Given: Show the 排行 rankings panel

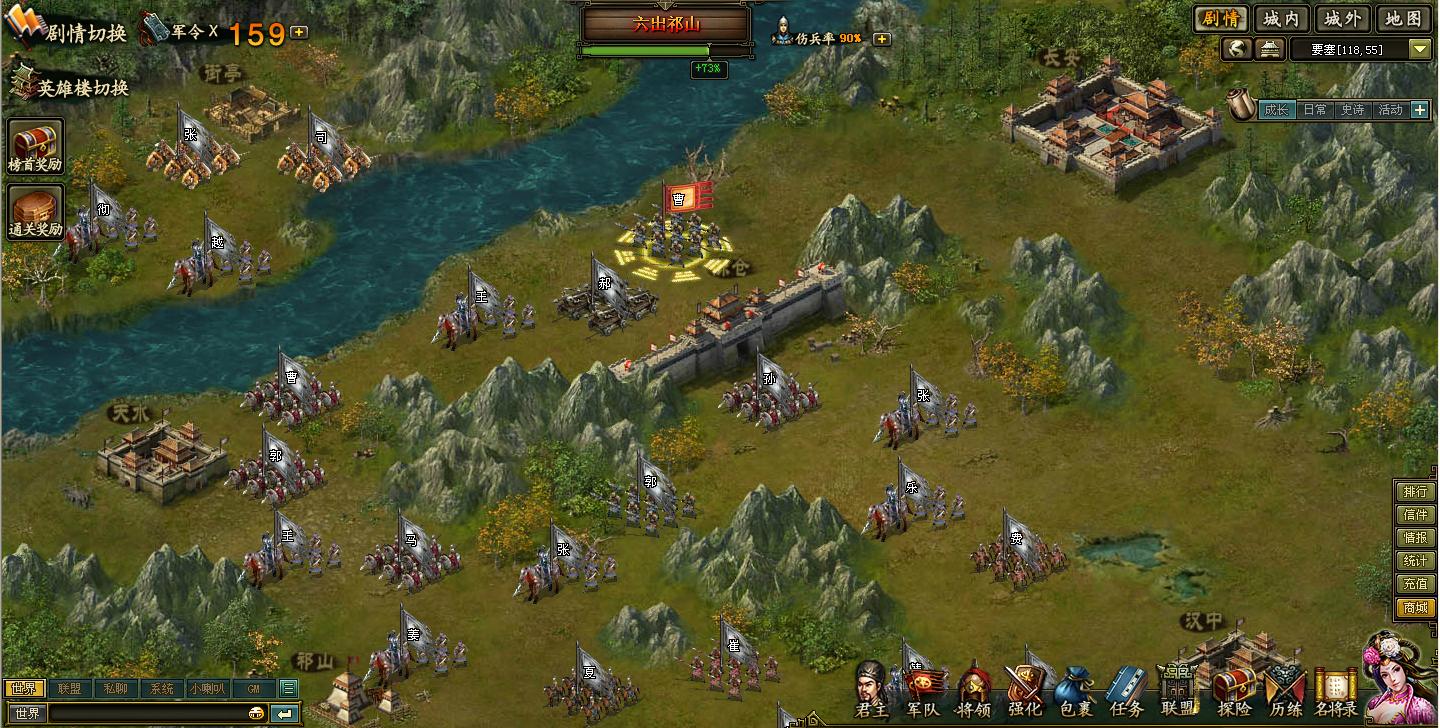Looking at the screenshot, I should point(1415,492).
